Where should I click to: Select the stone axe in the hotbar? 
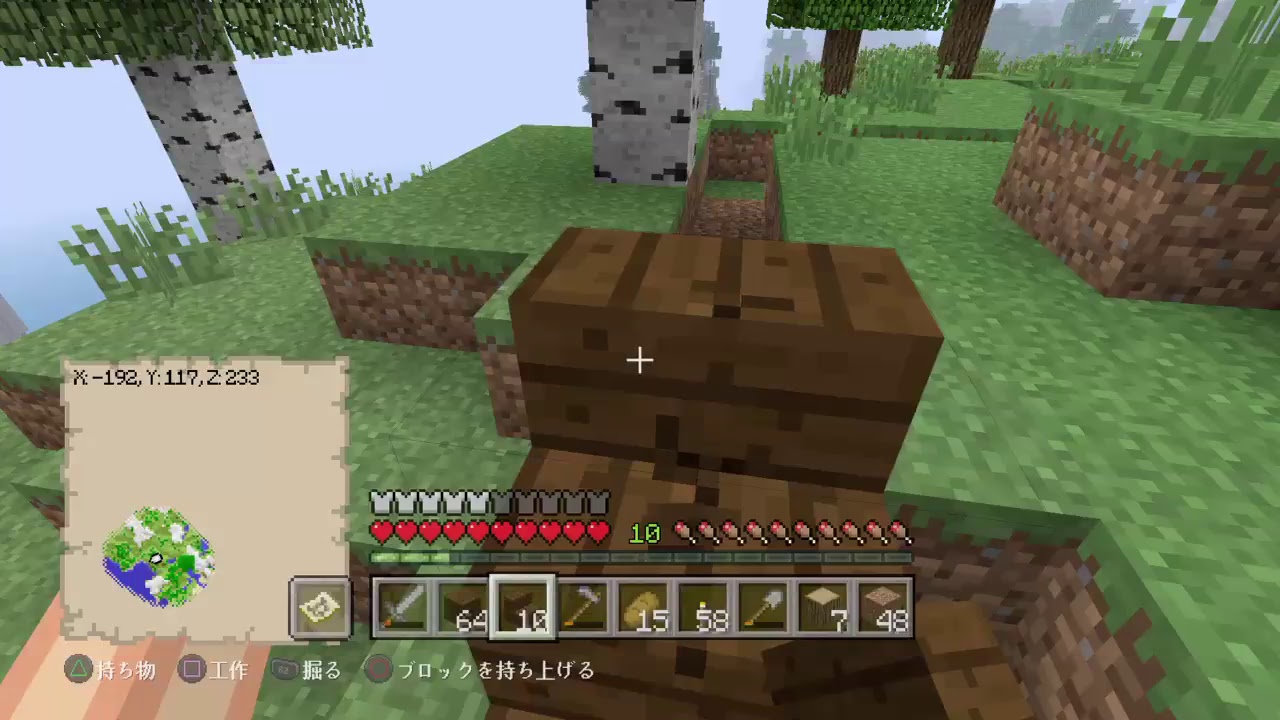click(x=583, y=608)
